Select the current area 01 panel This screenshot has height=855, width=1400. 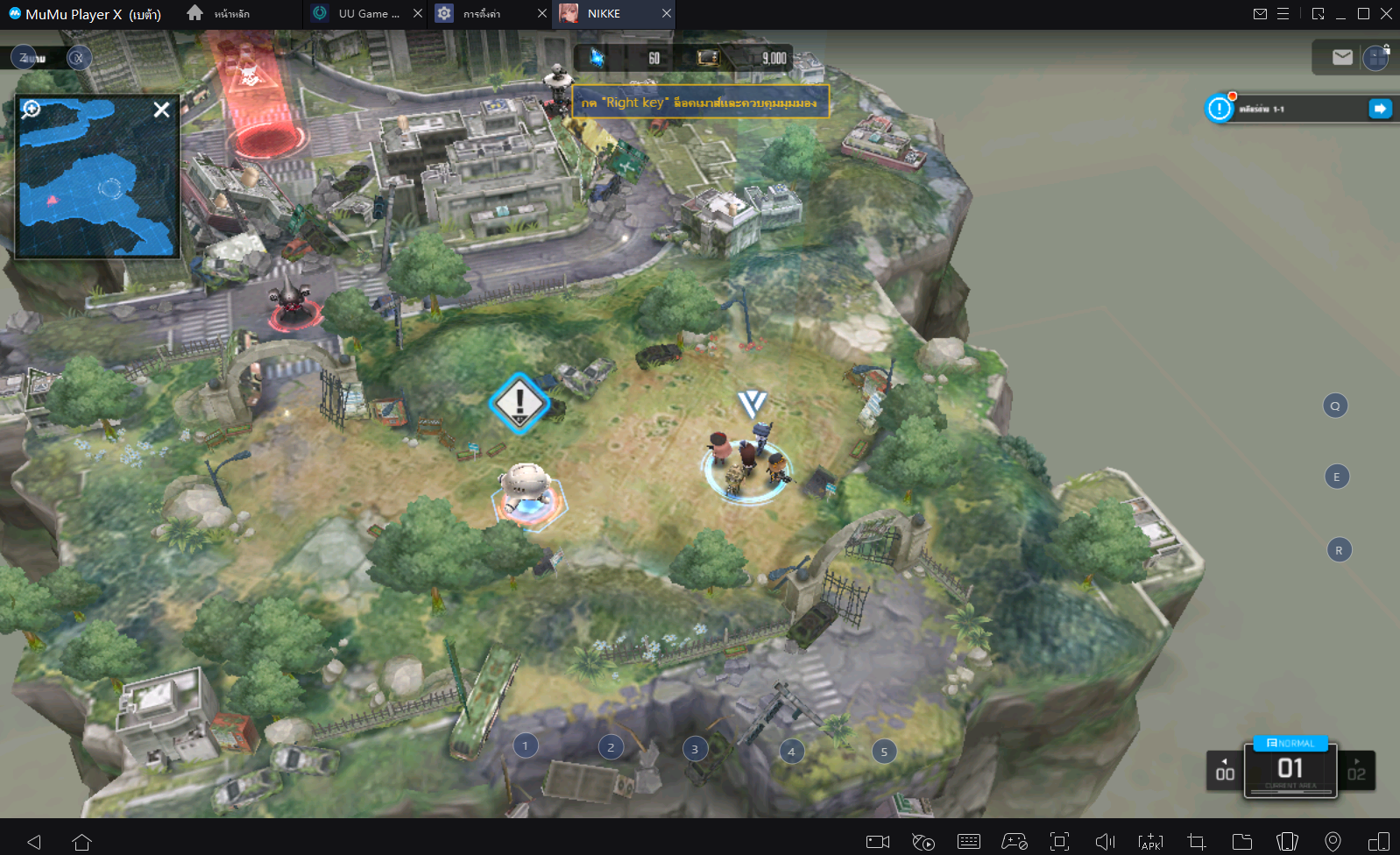[x=1290, y=771]
